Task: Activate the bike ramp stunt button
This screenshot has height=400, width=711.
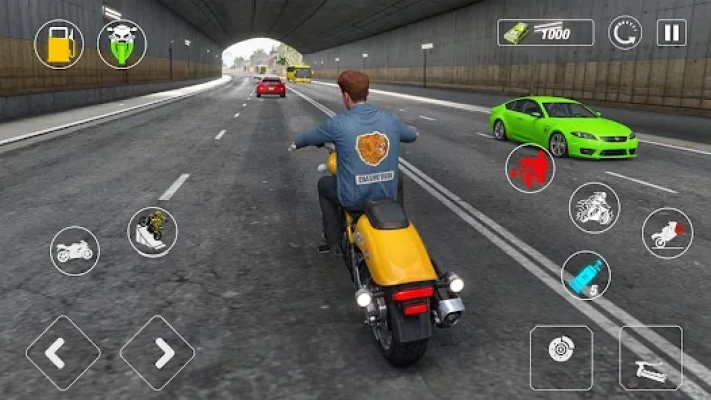Action: (152, 231)
